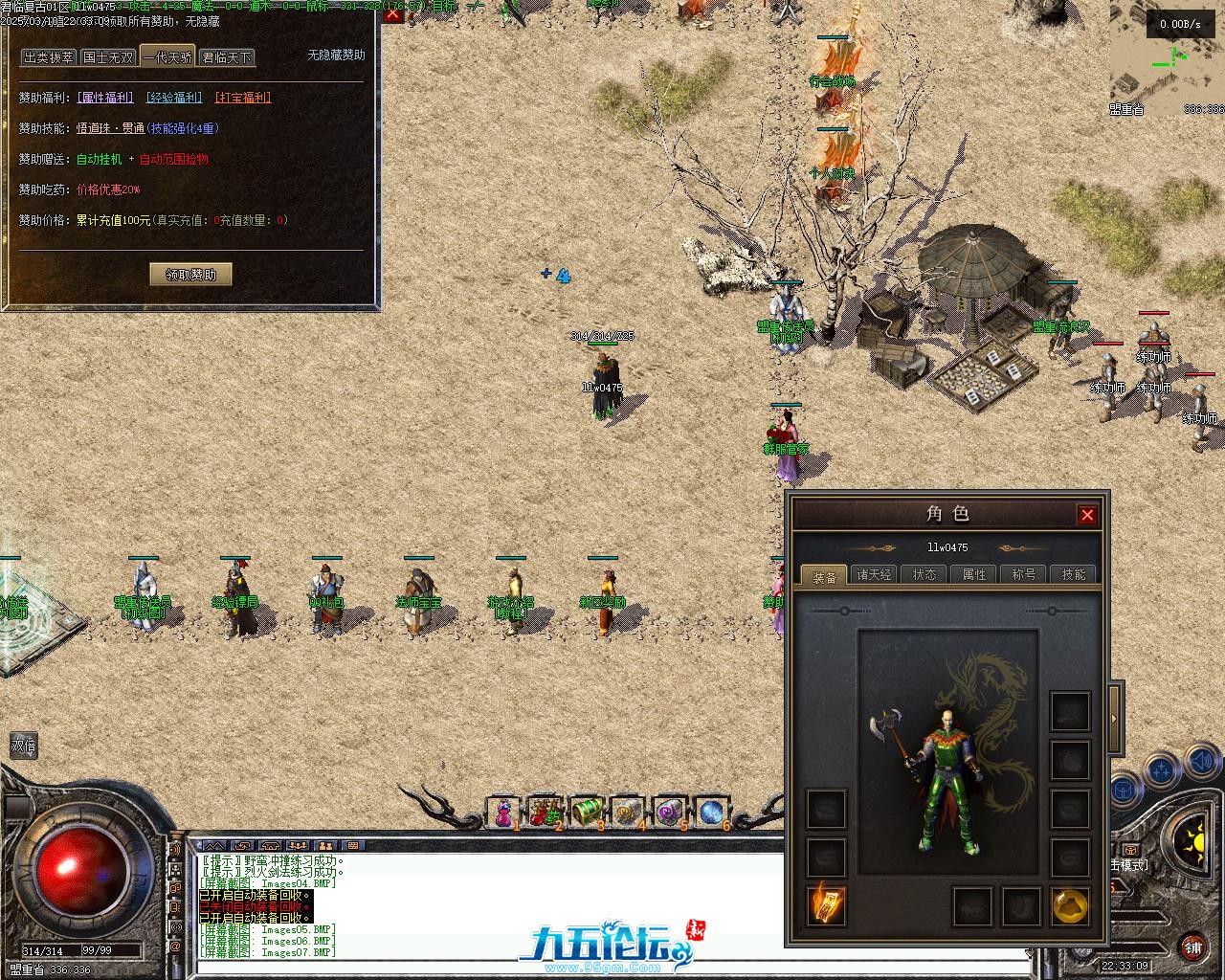Open the green treasure chest in hotbar slot 3
The image size is (1225, 980).
pyautogui.click(x=586, y=813)
